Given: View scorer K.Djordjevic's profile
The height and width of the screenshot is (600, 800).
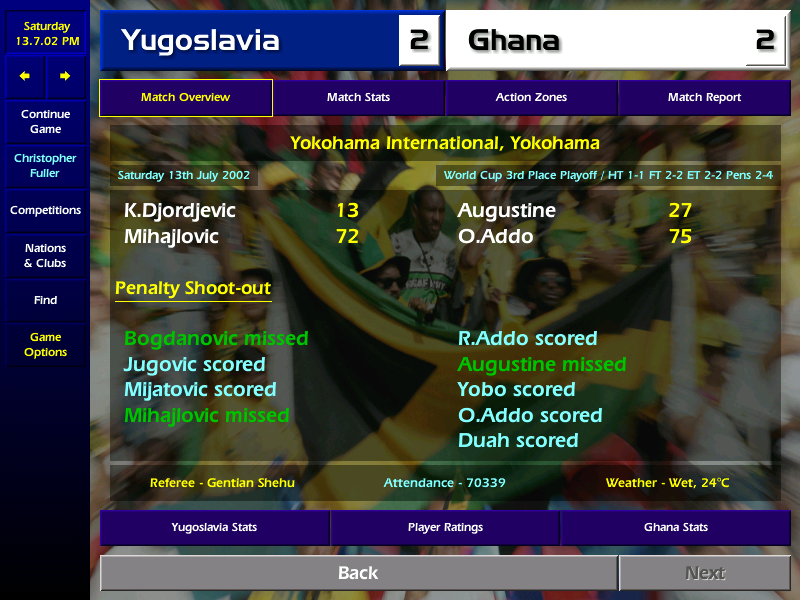Looking at the screenshot, I should coord(180,211).
